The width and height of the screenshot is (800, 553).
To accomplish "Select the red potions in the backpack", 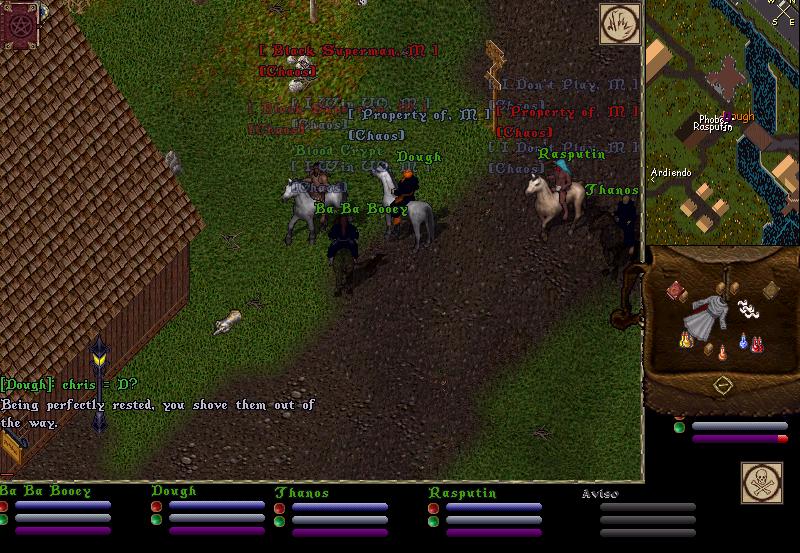I will pos(758,343).
